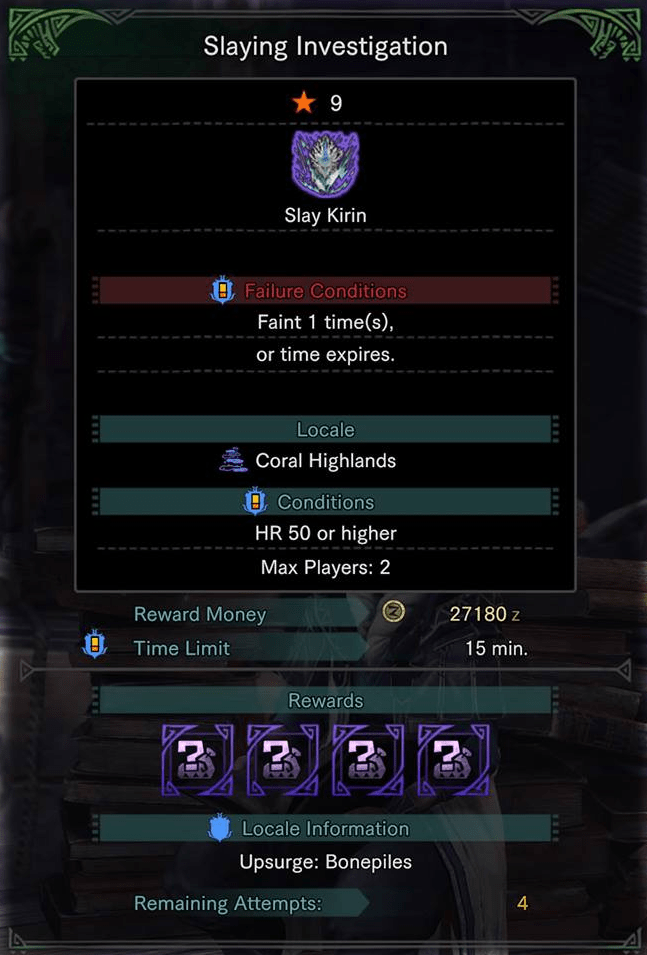Click the warning icon beside Time Limit

coord(96,647)
